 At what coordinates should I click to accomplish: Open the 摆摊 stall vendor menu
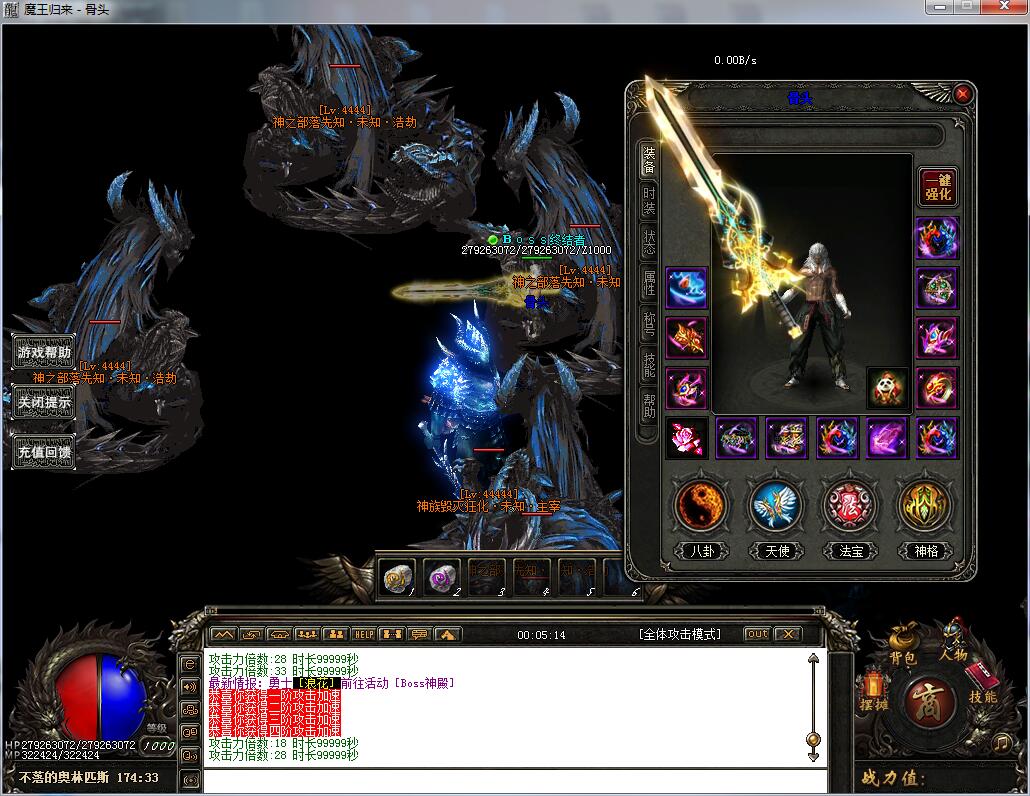(x=873, y=692)
